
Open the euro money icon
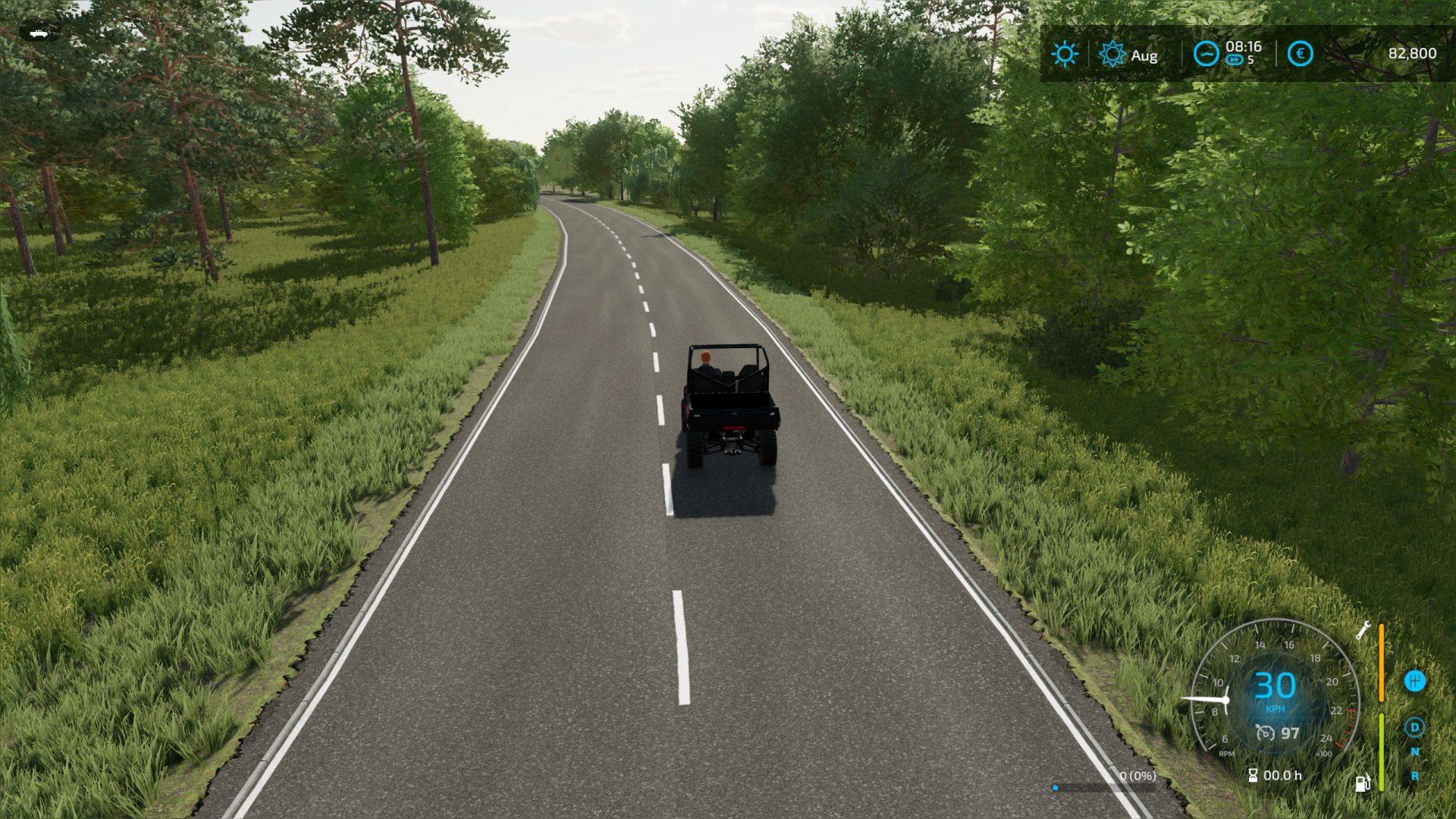[1300, 54]
